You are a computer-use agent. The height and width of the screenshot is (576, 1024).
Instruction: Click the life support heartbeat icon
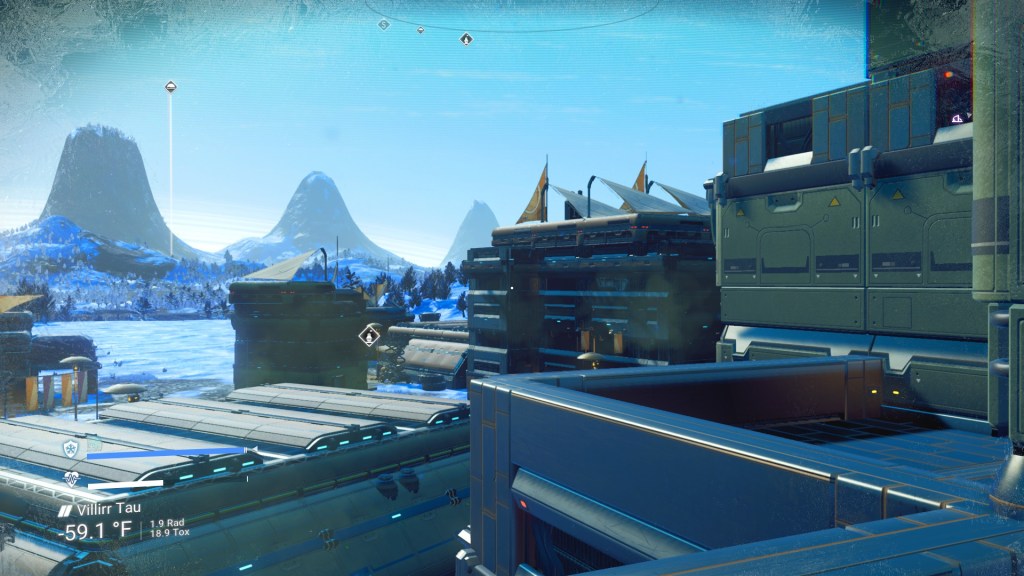[72, 479]
